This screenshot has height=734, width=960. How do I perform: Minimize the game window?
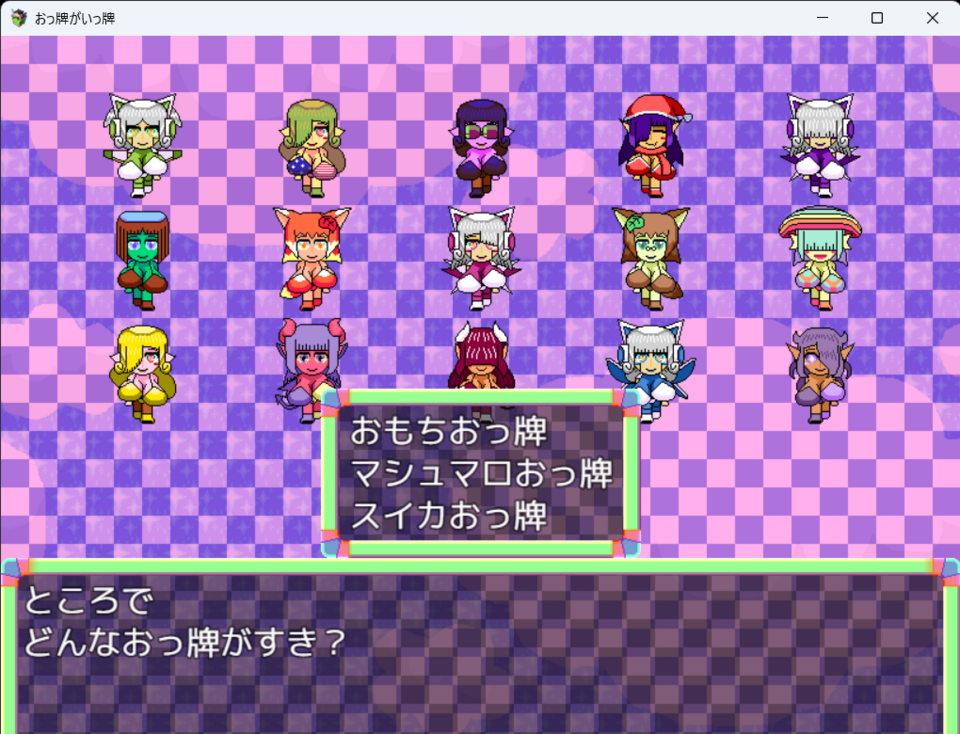click(822, 18)
